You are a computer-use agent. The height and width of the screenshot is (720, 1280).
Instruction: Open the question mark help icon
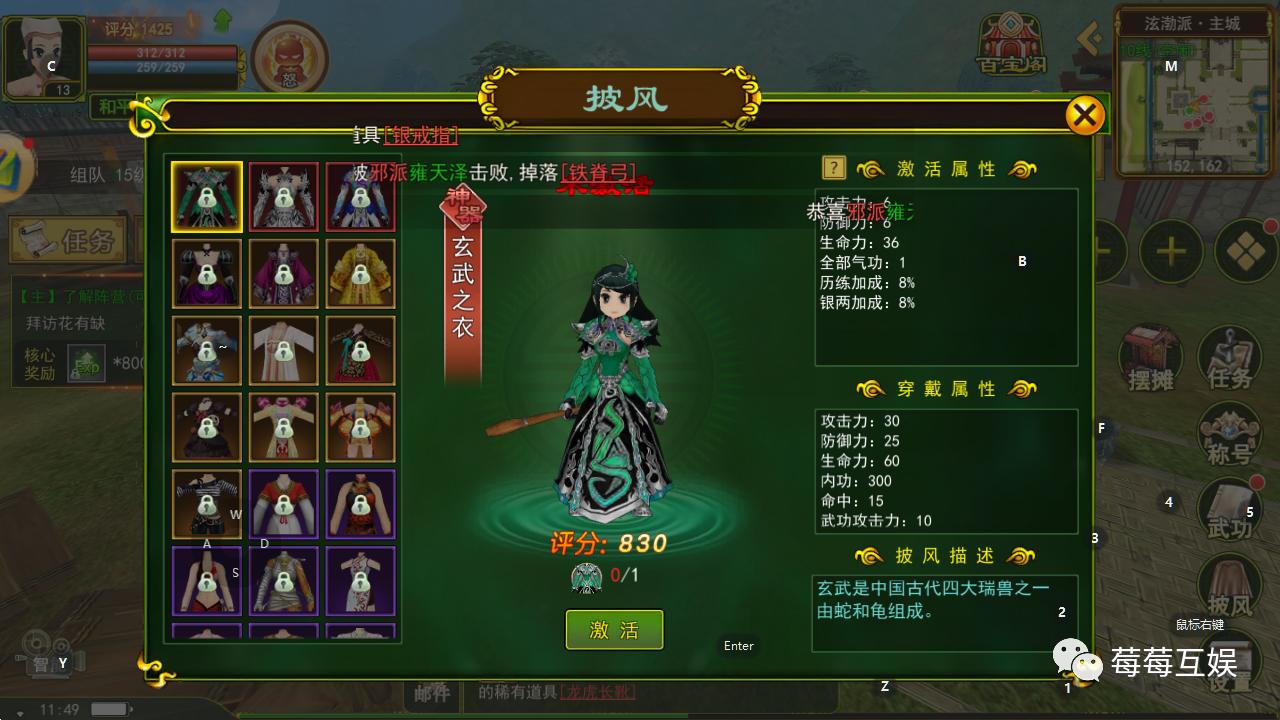click(834, 168)
